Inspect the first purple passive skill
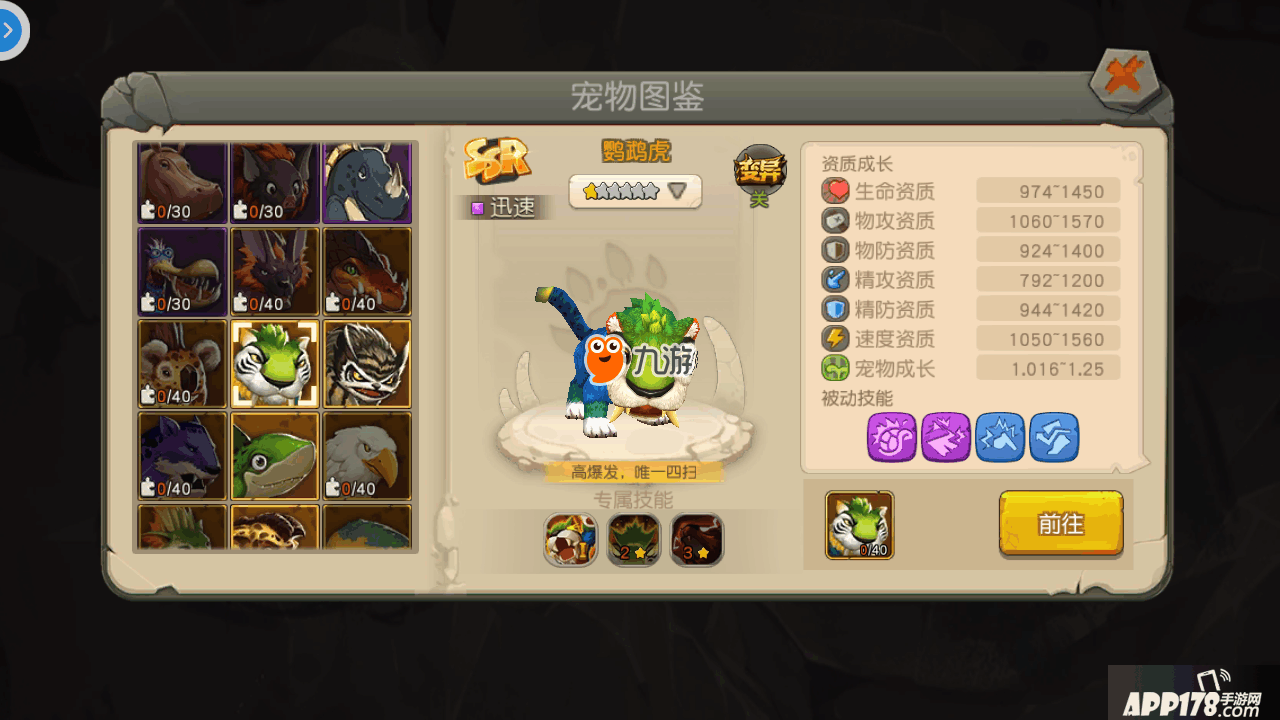Screen dimensions: 1280x720 [892, 437]
